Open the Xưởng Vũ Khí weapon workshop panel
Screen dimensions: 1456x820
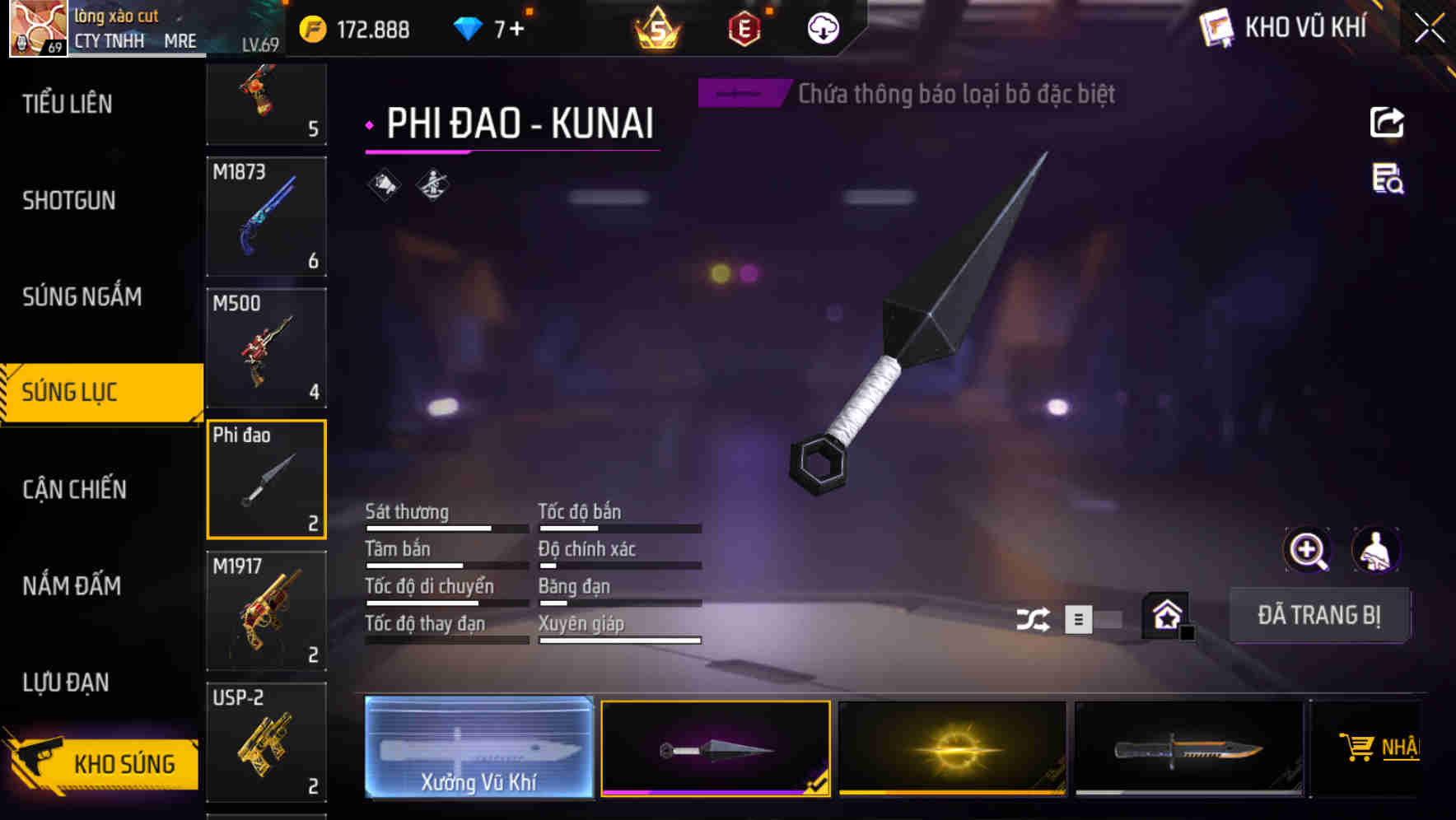point(478,748)
